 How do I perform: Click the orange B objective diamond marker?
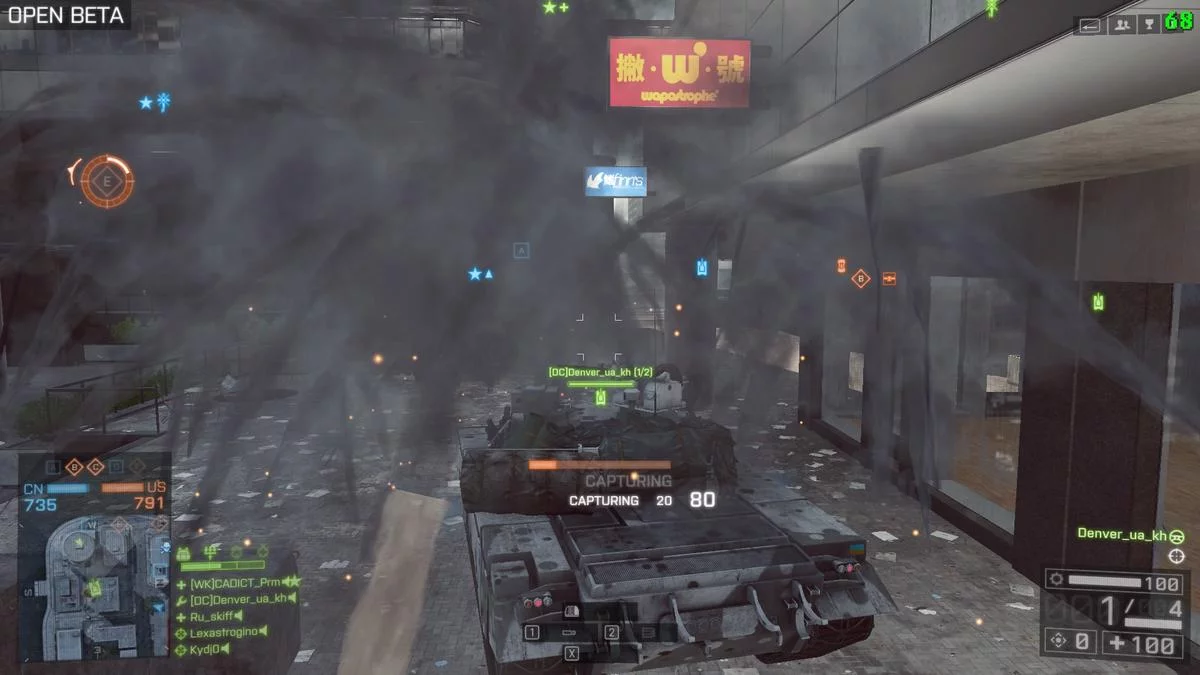[x=861, y=279]
